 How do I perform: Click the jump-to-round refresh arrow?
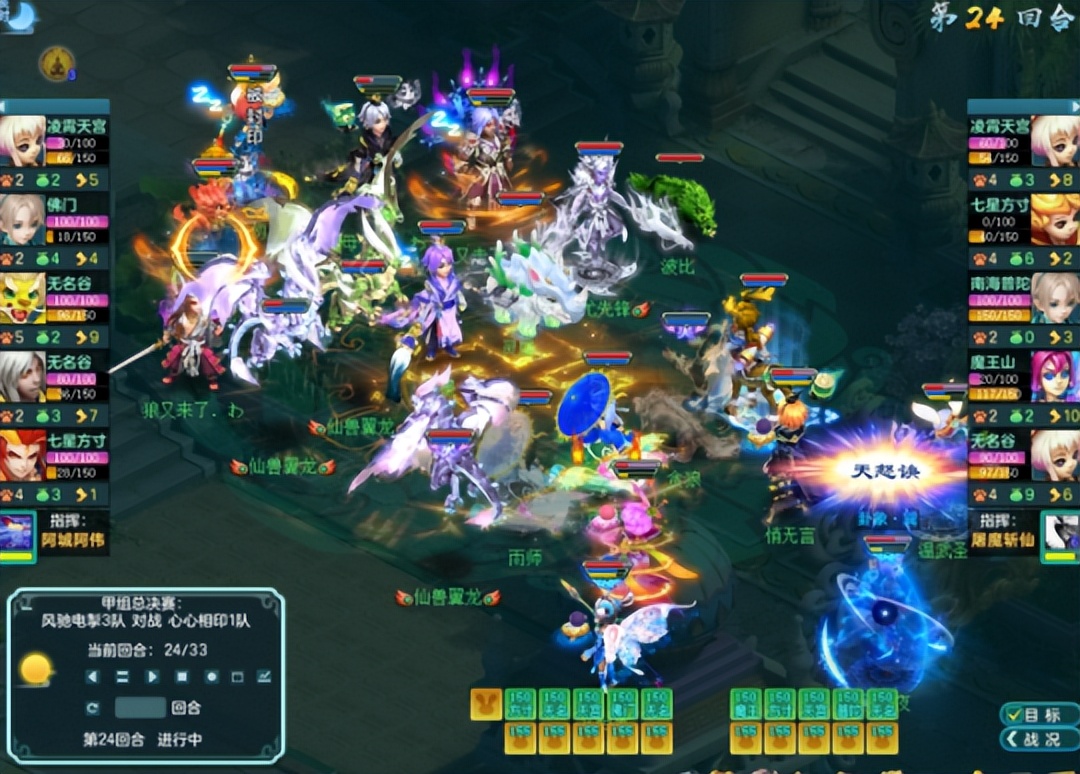(93, 708)
